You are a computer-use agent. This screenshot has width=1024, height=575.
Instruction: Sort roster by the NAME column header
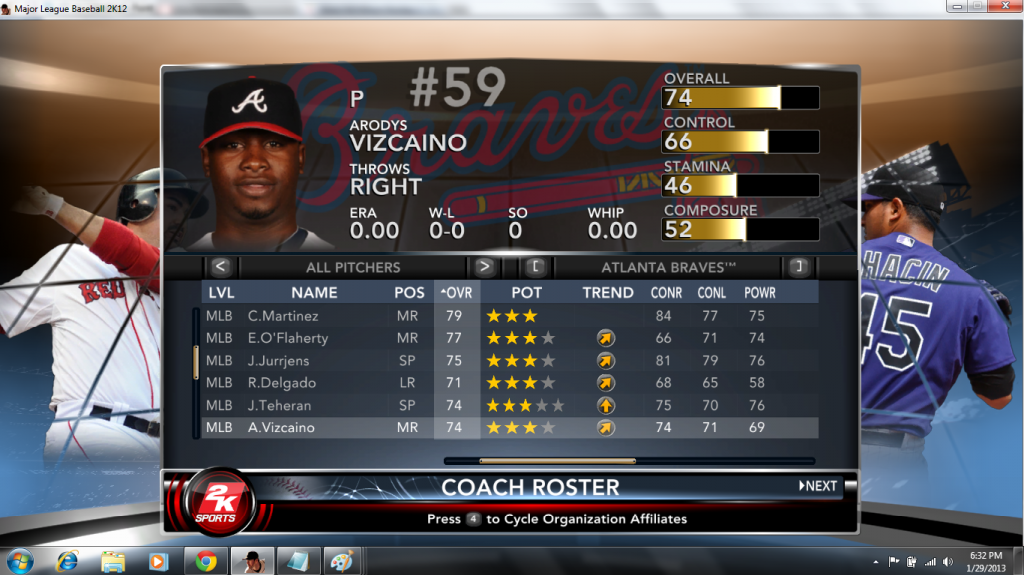click(314, 293)
